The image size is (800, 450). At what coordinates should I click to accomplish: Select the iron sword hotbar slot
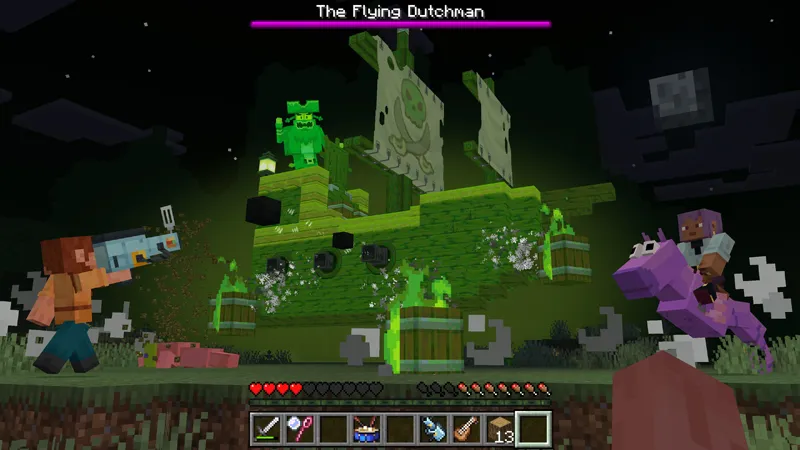coord(266,429)
